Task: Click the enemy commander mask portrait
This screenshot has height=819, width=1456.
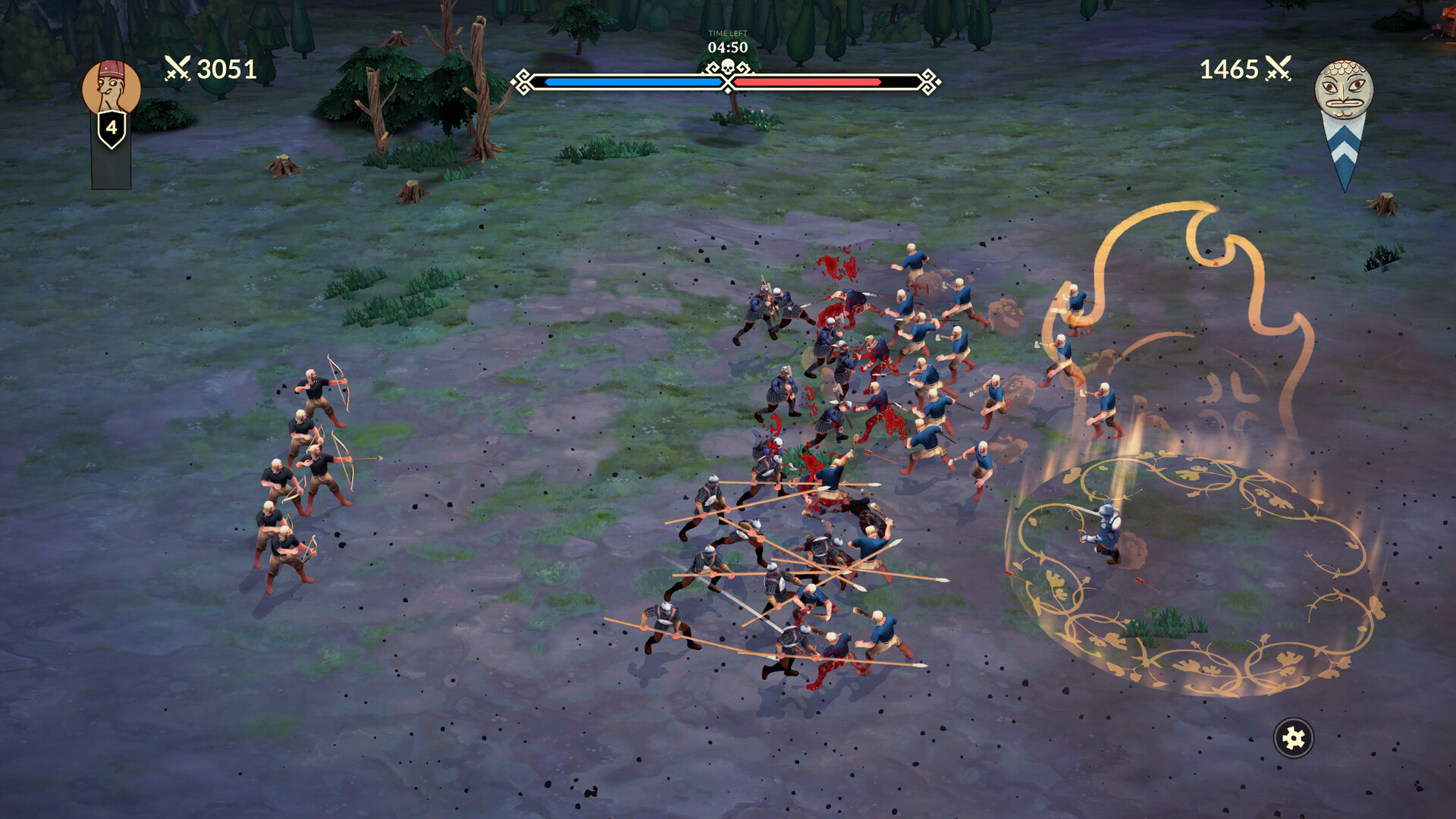Action: click(x=1343, y=89)
